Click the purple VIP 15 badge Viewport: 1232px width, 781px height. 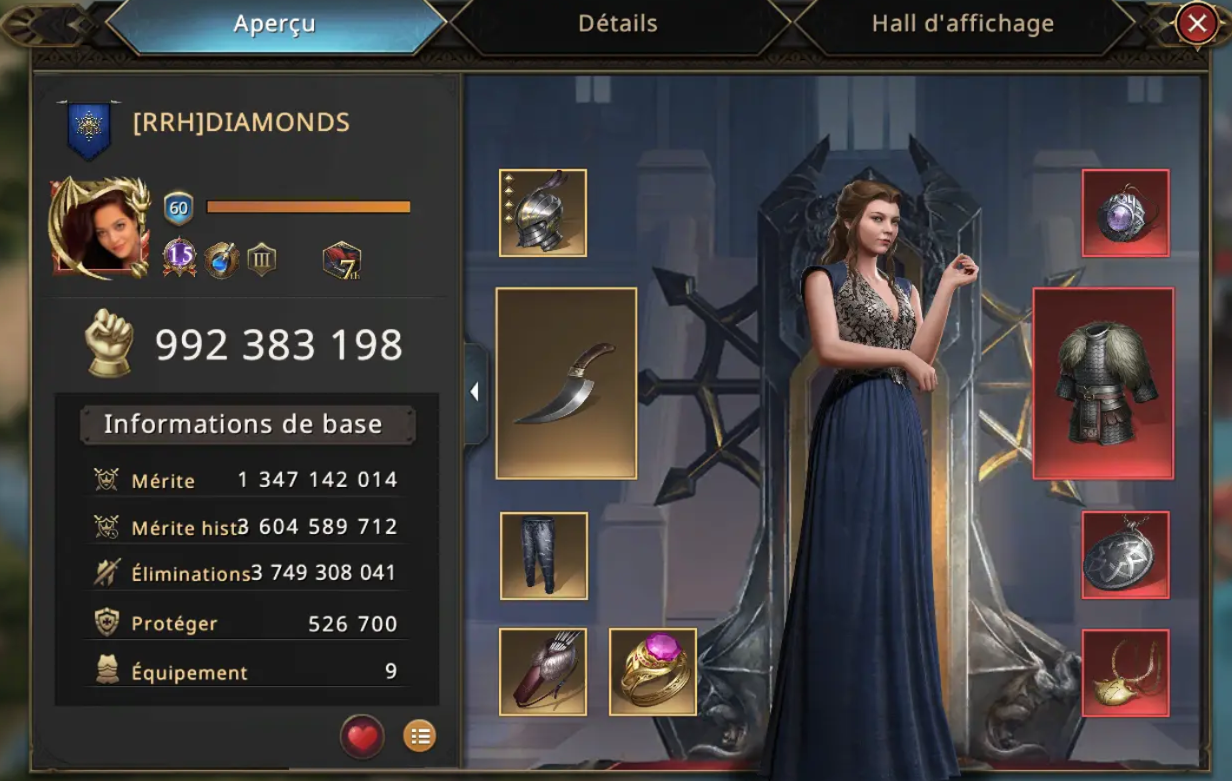[179, 258]
